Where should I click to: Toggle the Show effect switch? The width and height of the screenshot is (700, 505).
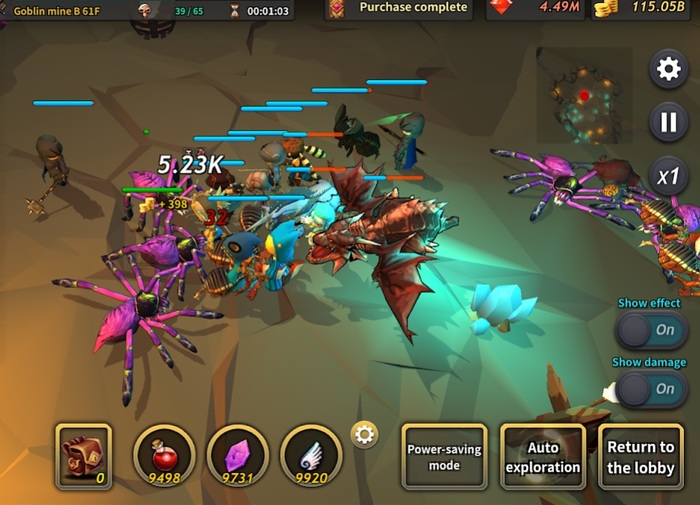651,330
